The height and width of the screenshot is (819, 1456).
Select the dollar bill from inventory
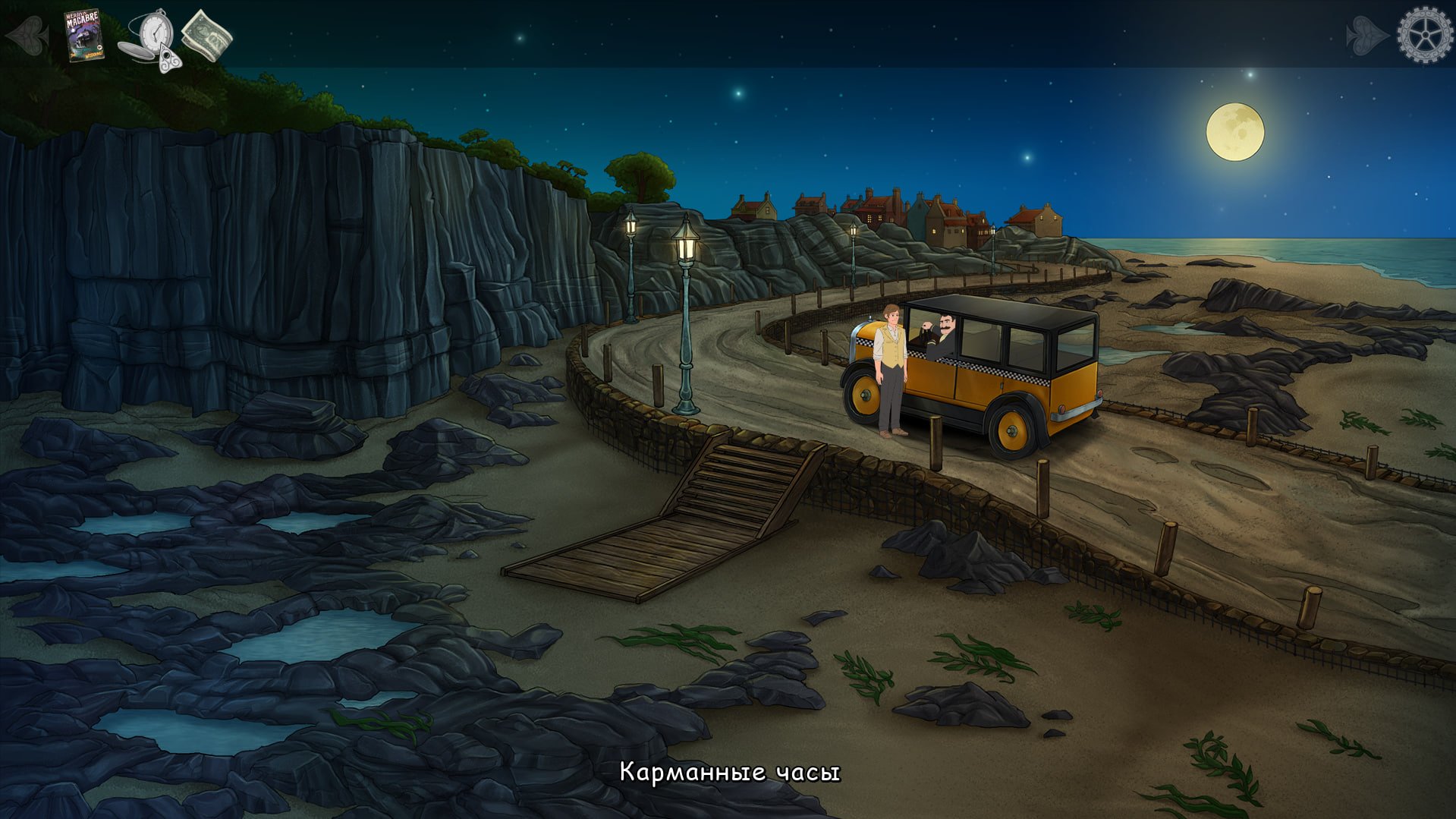point(206,36)
